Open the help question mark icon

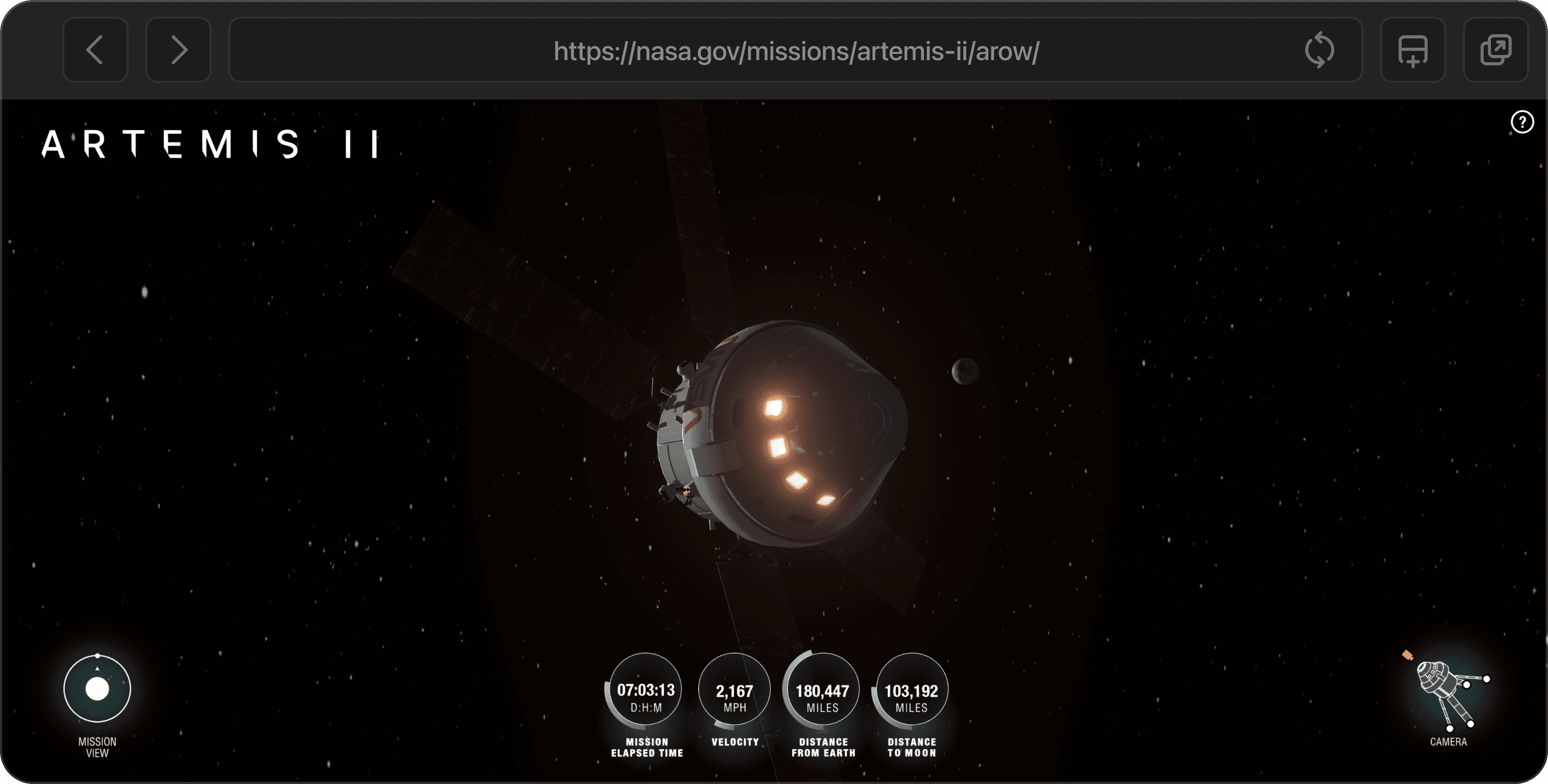coord(1523,122)
